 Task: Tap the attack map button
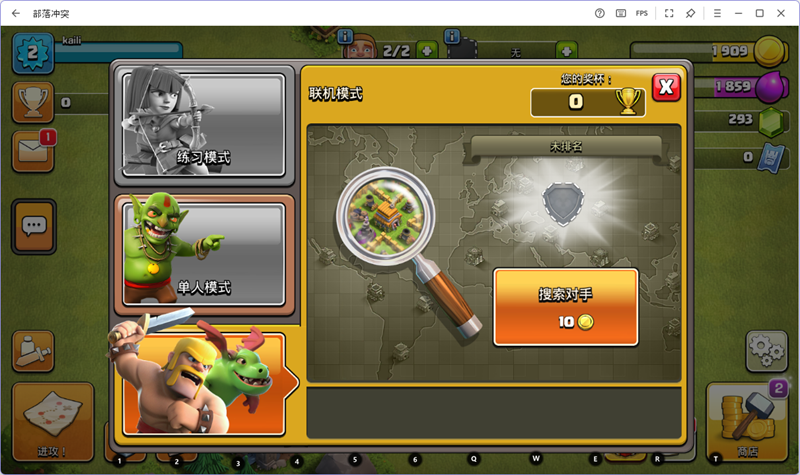52,421
